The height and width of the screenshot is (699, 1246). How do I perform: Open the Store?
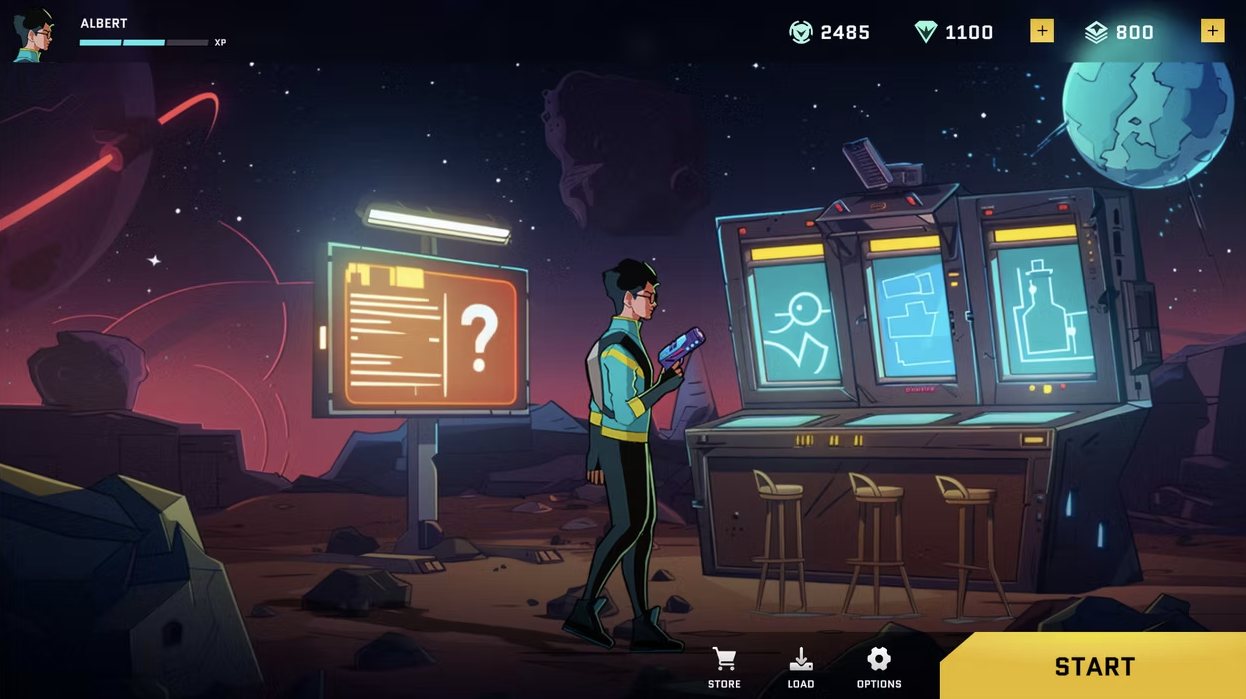tap(724, 667)
